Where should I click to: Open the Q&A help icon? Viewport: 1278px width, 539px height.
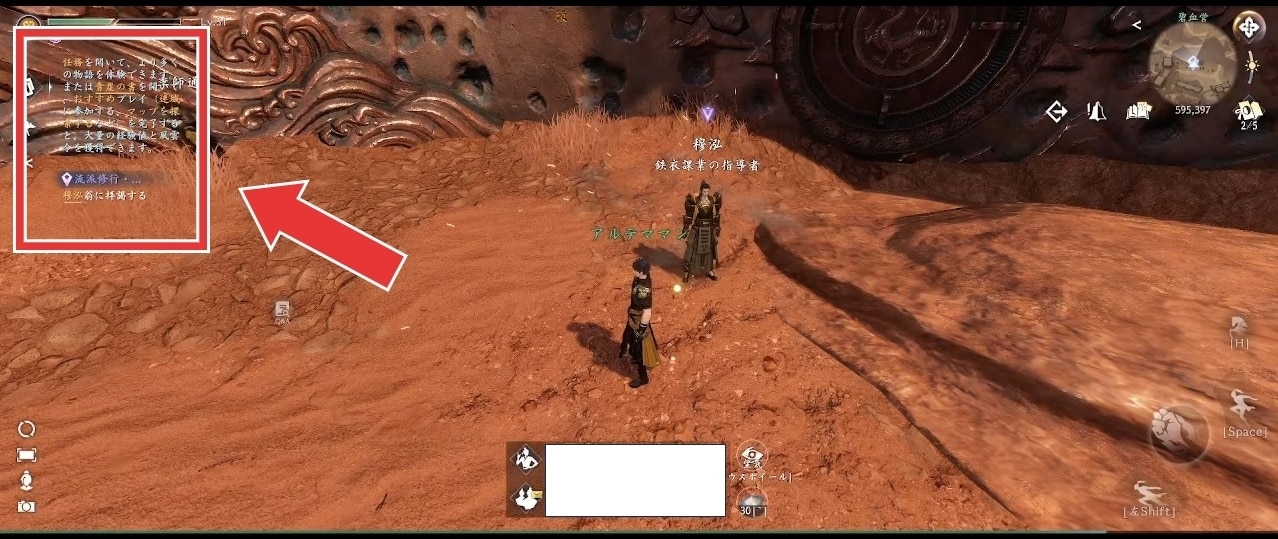click(283, 313)
